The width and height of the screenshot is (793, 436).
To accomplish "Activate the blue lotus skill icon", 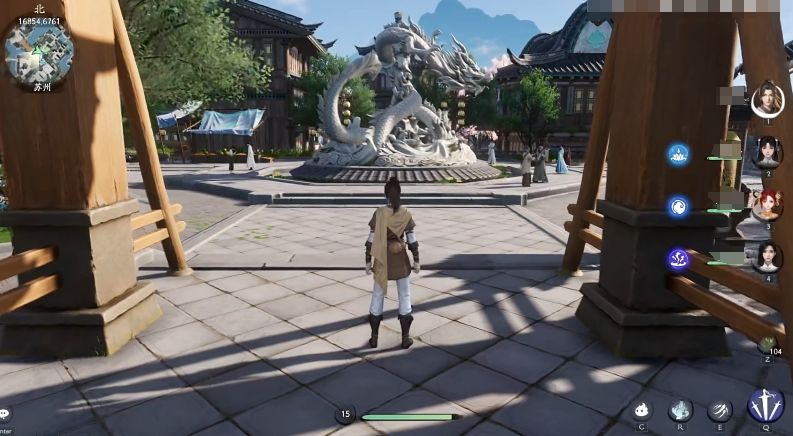I will point(679,154).
